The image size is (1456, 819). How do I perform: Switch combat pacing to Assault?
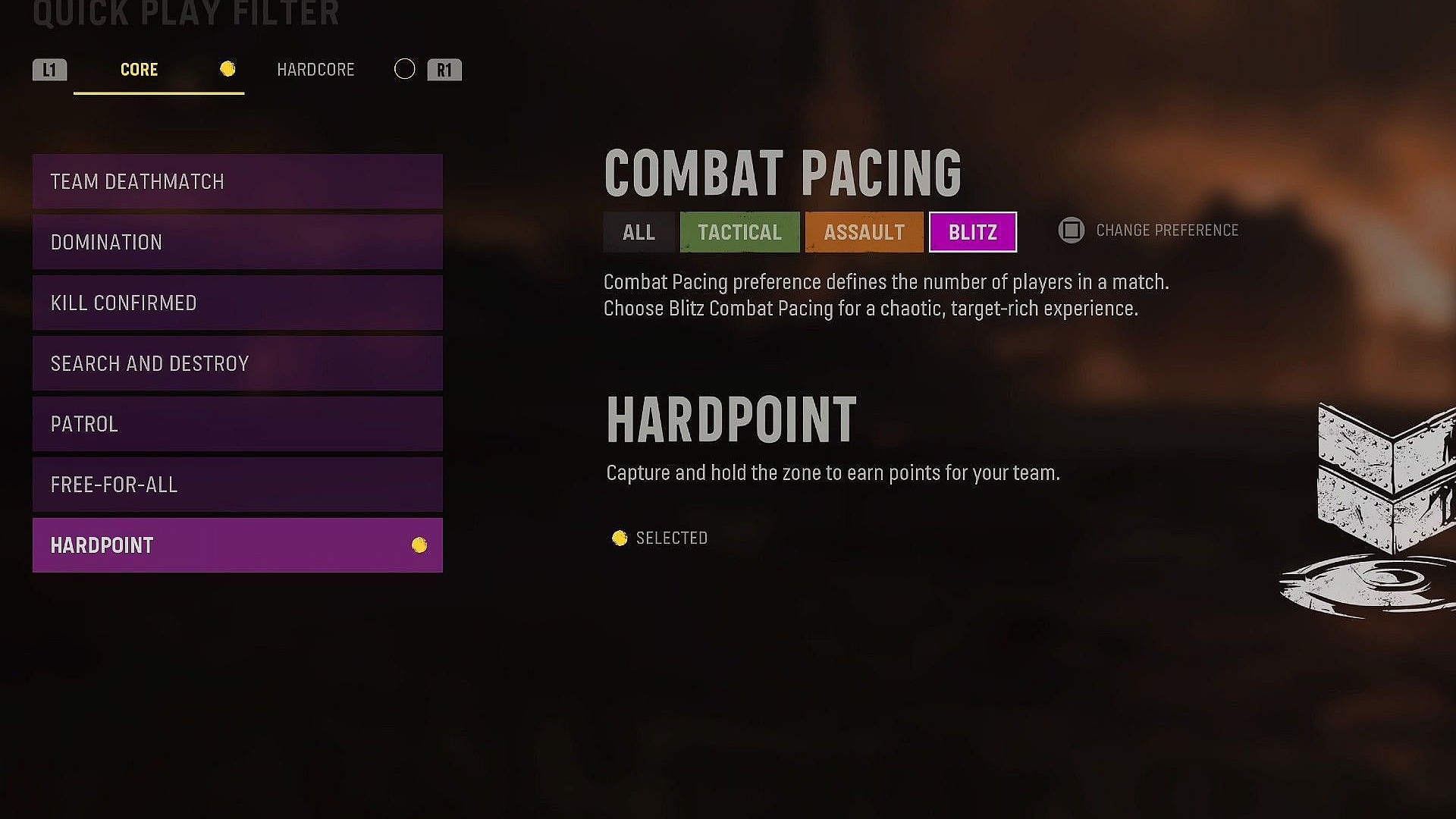coord(864,232)
